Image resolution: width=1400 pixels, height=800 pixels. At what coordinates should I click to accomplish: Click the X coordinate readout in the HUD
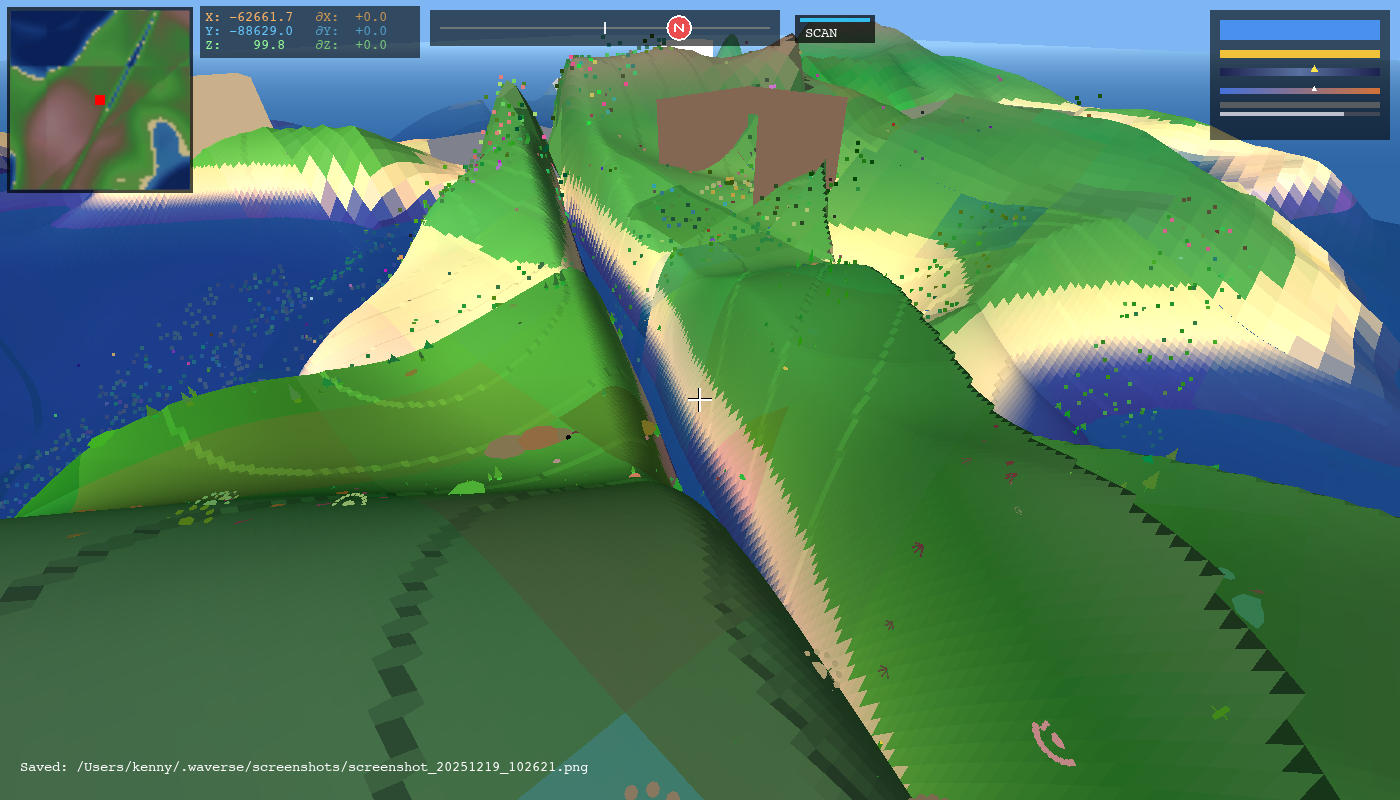tap(251, 17)
